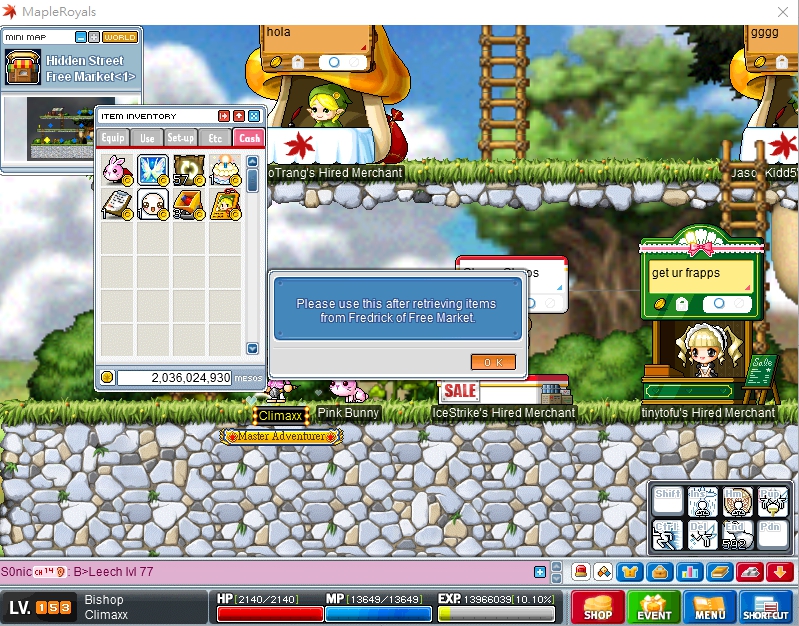Minimize the mini map panel
Screen dimensions: 799x626
click(81, 37)
